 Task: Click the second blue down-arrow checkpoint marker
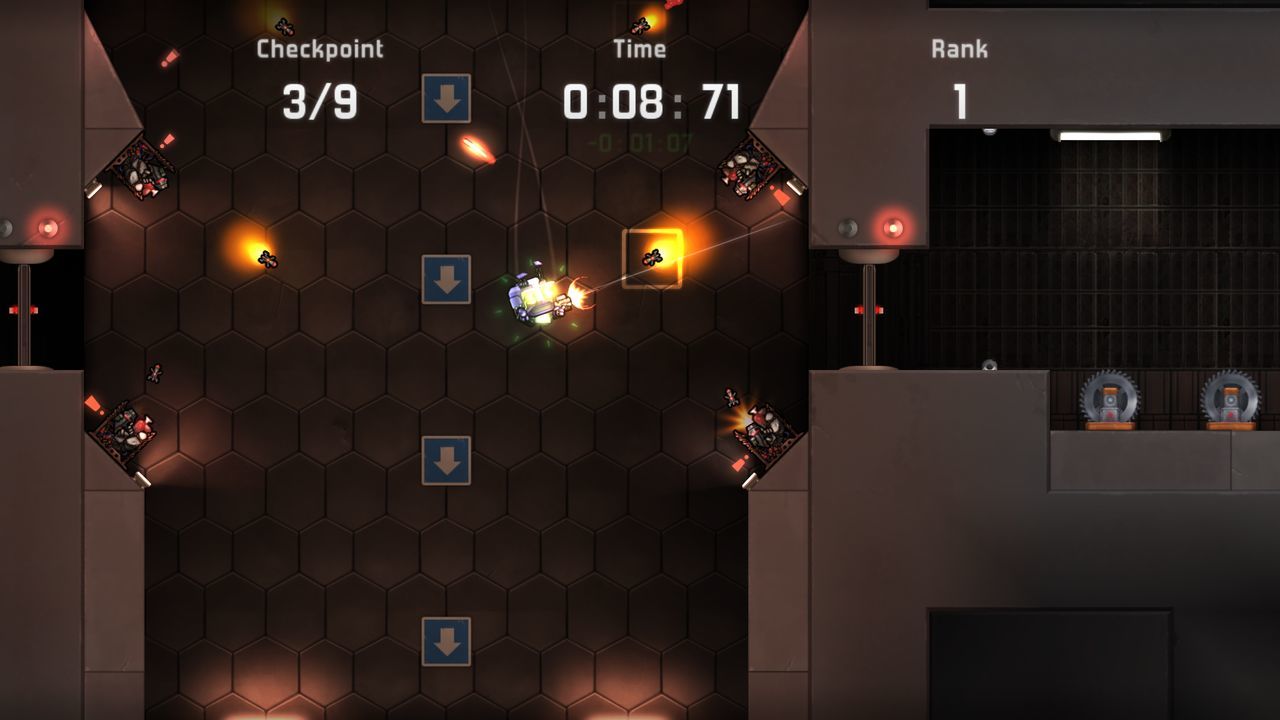pyautogui.click(x=447, y=277)
